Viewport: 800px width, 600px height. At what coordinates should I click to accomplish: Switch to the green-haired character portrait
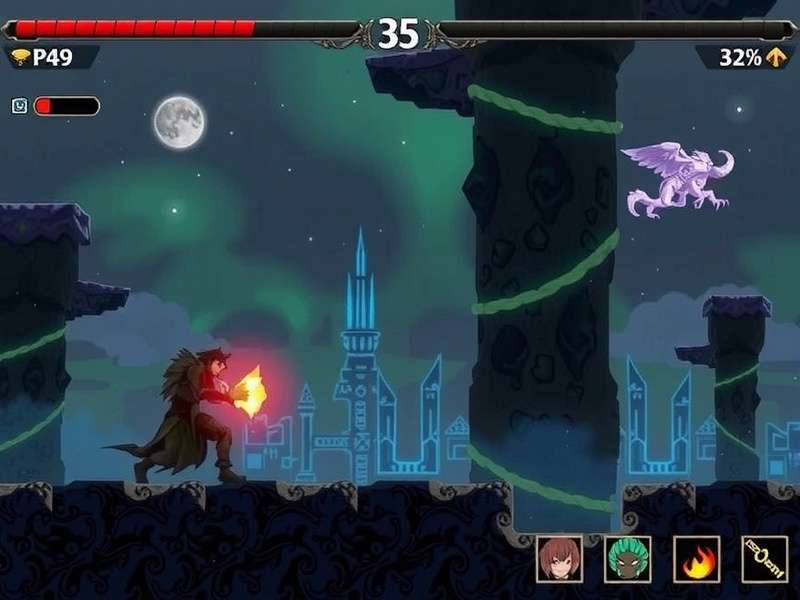[x=627, y=559]
